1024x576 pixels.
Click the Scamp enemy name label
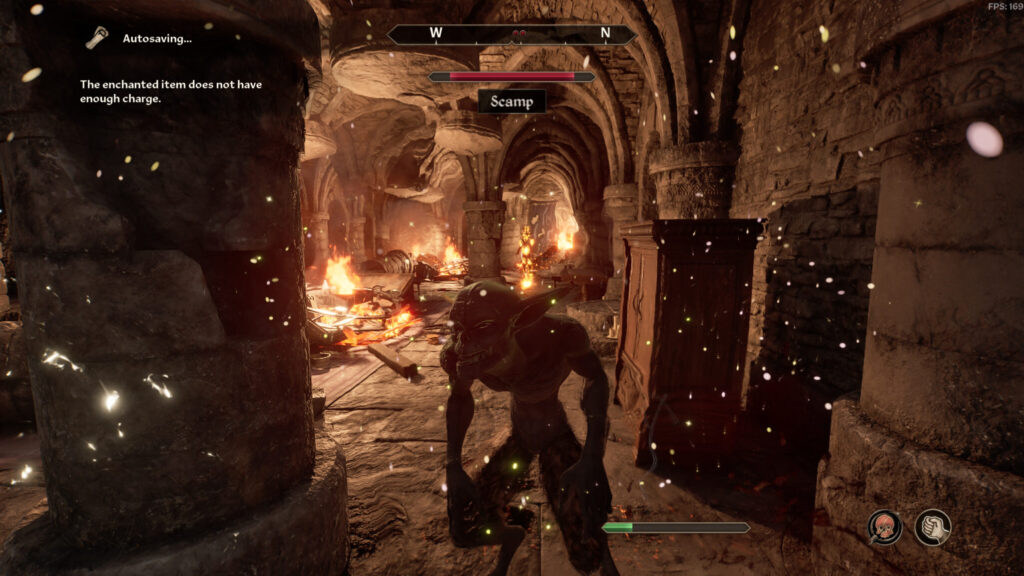pyautogui.click(x=512, y=101)
